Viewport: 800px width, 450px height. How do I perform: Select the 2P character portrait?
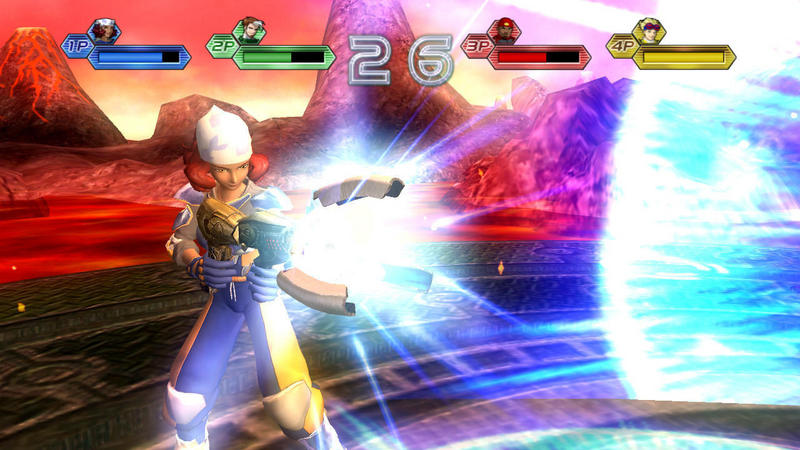[247, 31]
